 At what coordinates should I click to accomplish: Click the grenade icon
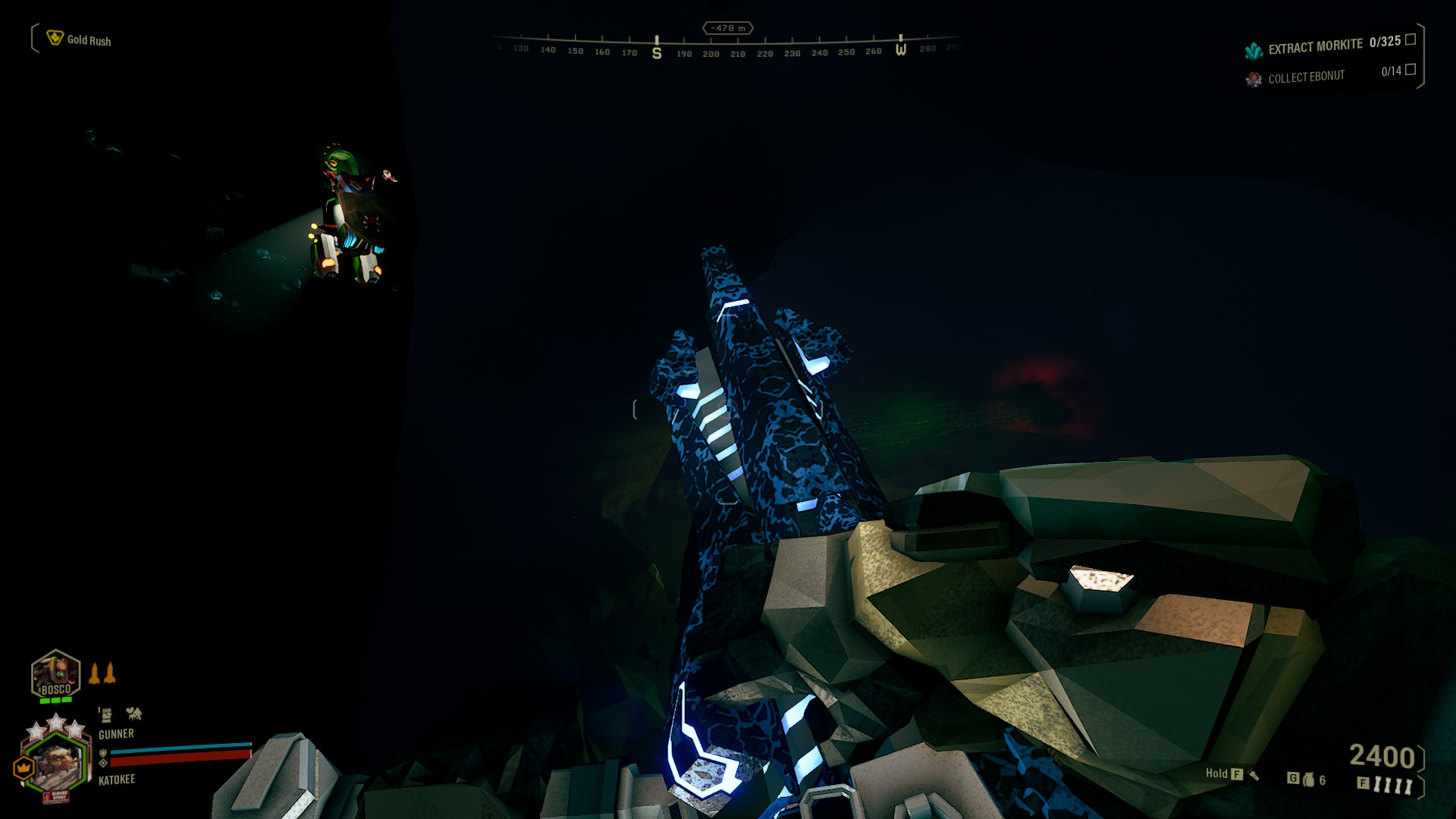tap(1308, 780)
